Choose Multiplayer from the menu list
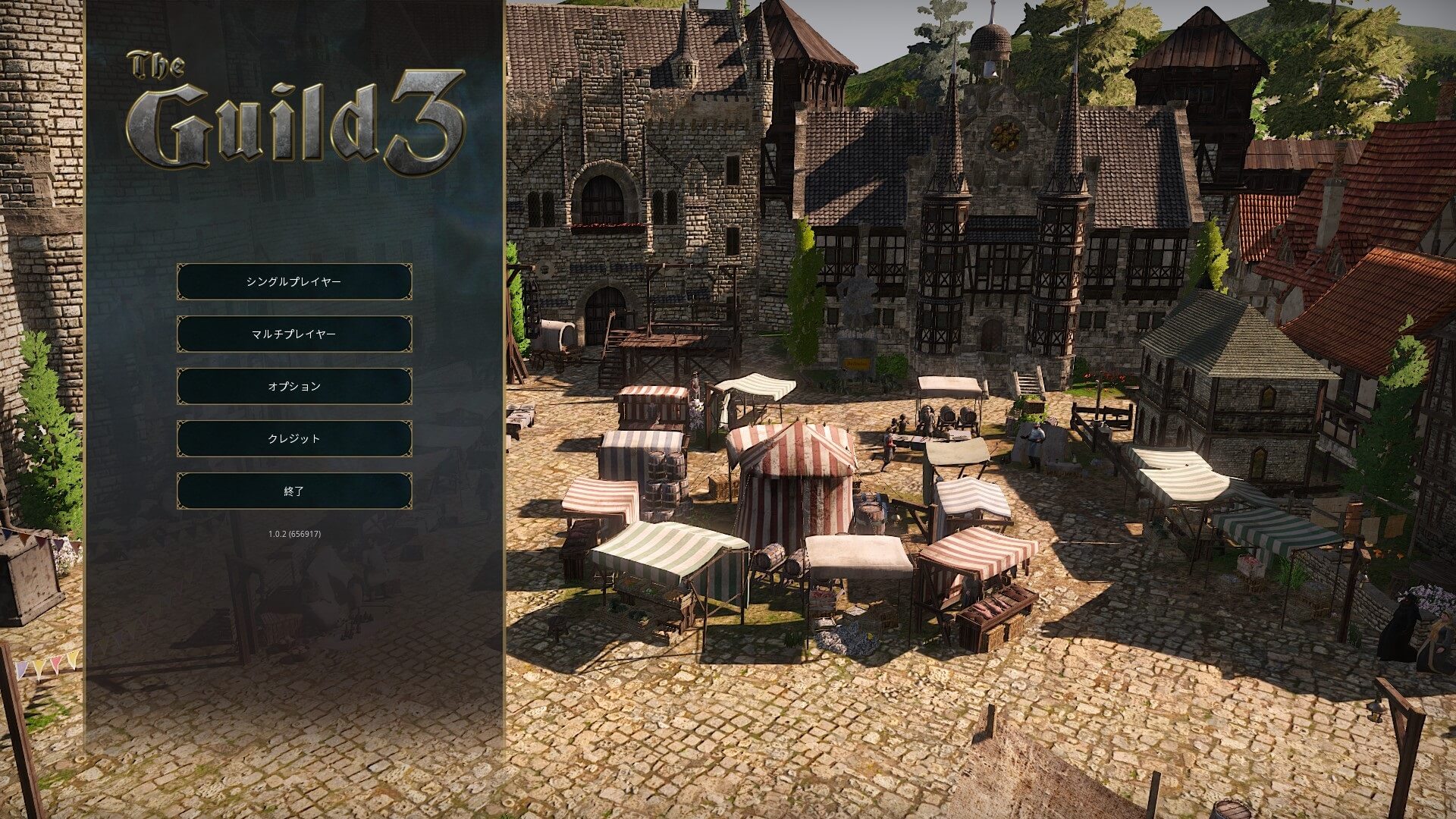 (x=294, y=333)
